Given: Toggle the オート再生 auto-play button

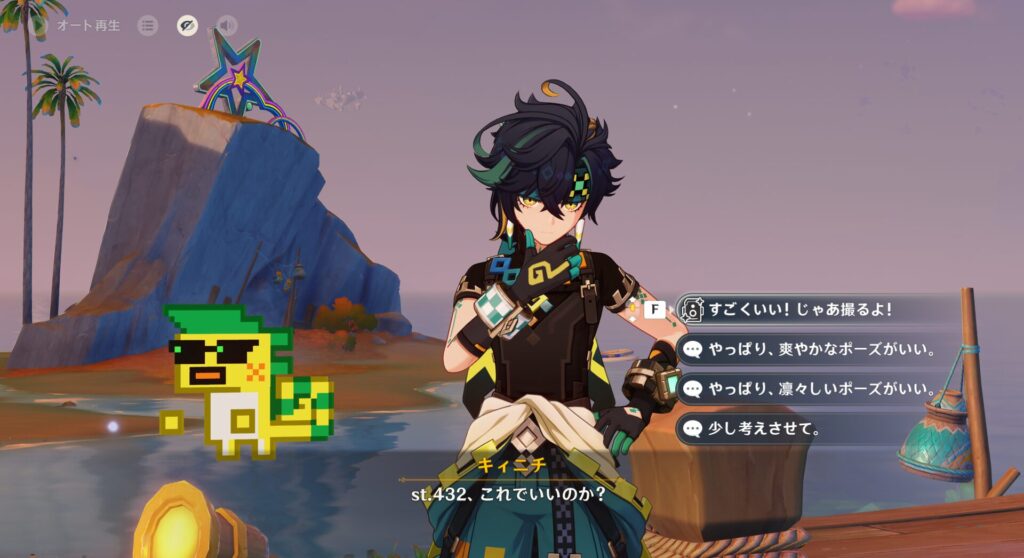Looking at the screenshot, I should click(x=88, y=26).
